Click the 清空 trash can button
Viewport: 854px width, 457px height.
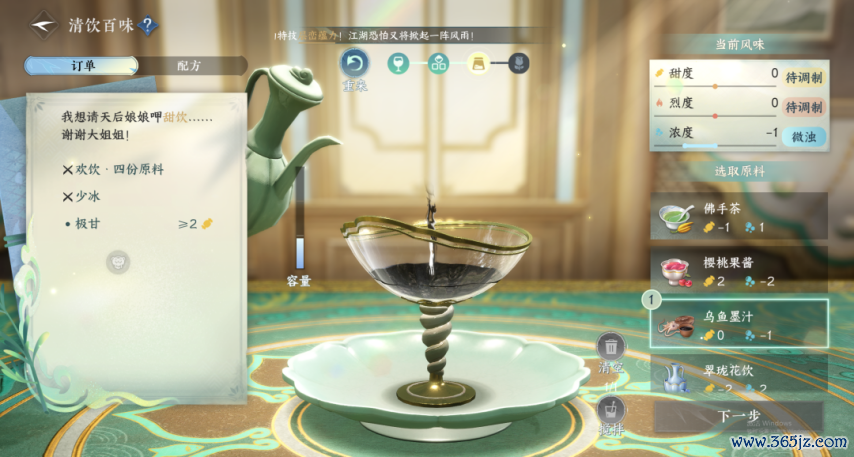610,350
